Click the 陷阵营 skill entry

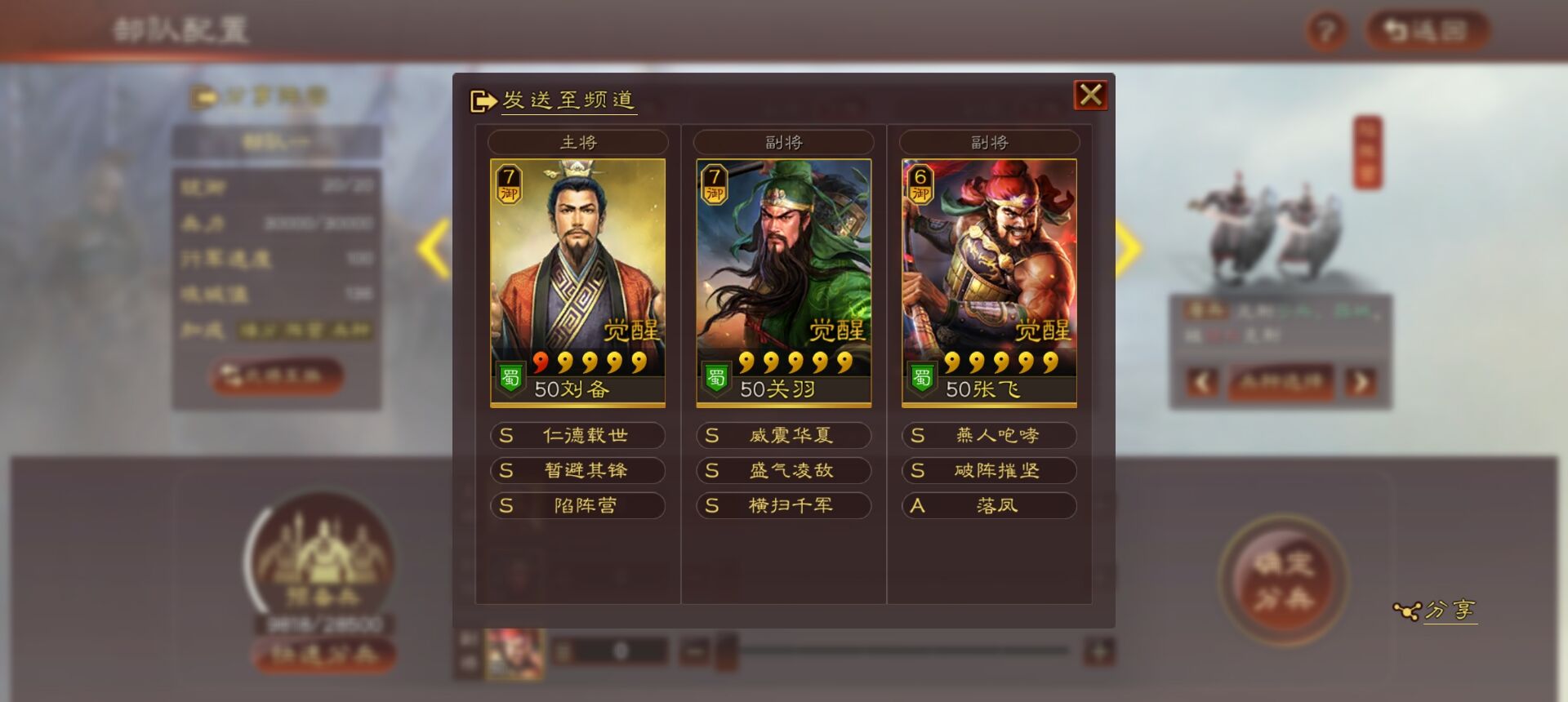[x=577, y=505]
